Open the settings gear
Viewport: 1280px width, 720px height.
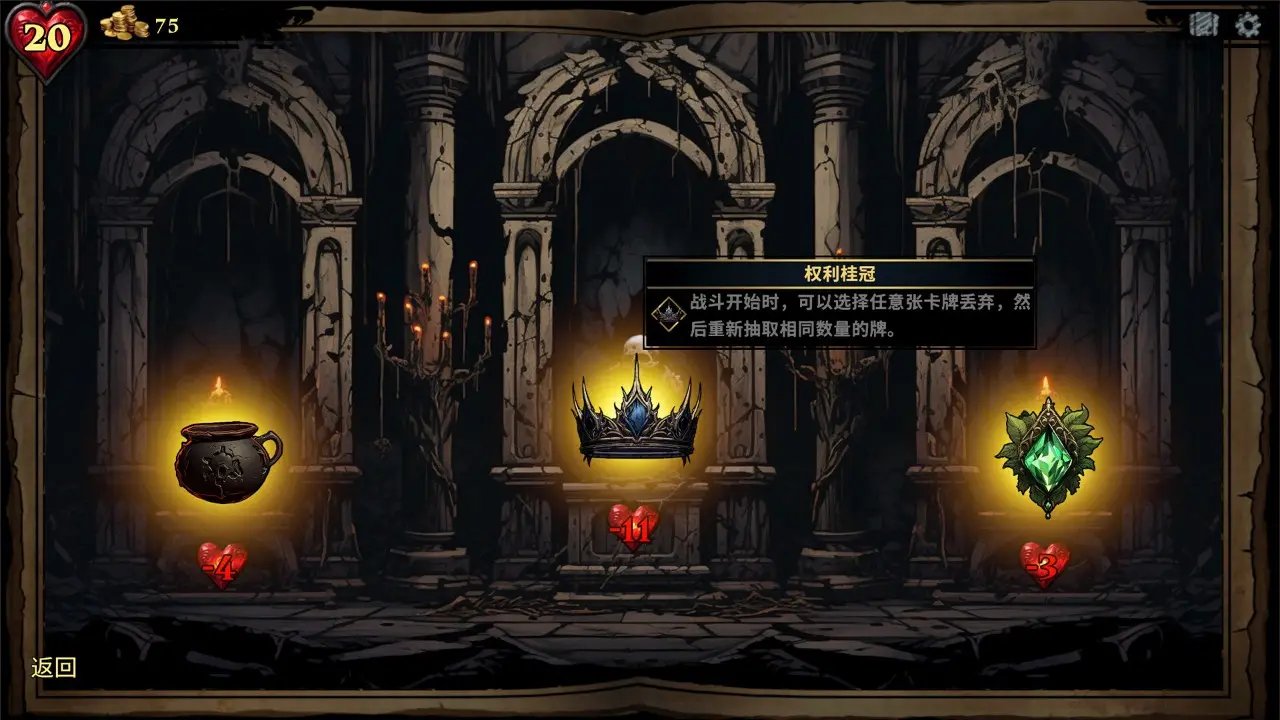click(x=1245, y=24)
